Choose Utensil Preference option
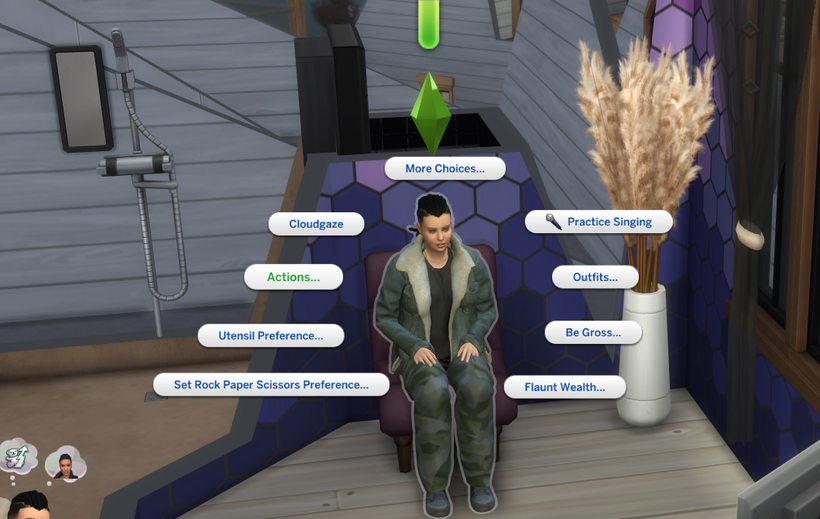The height and width of the screenshot is (519, 820). point(271,336)
